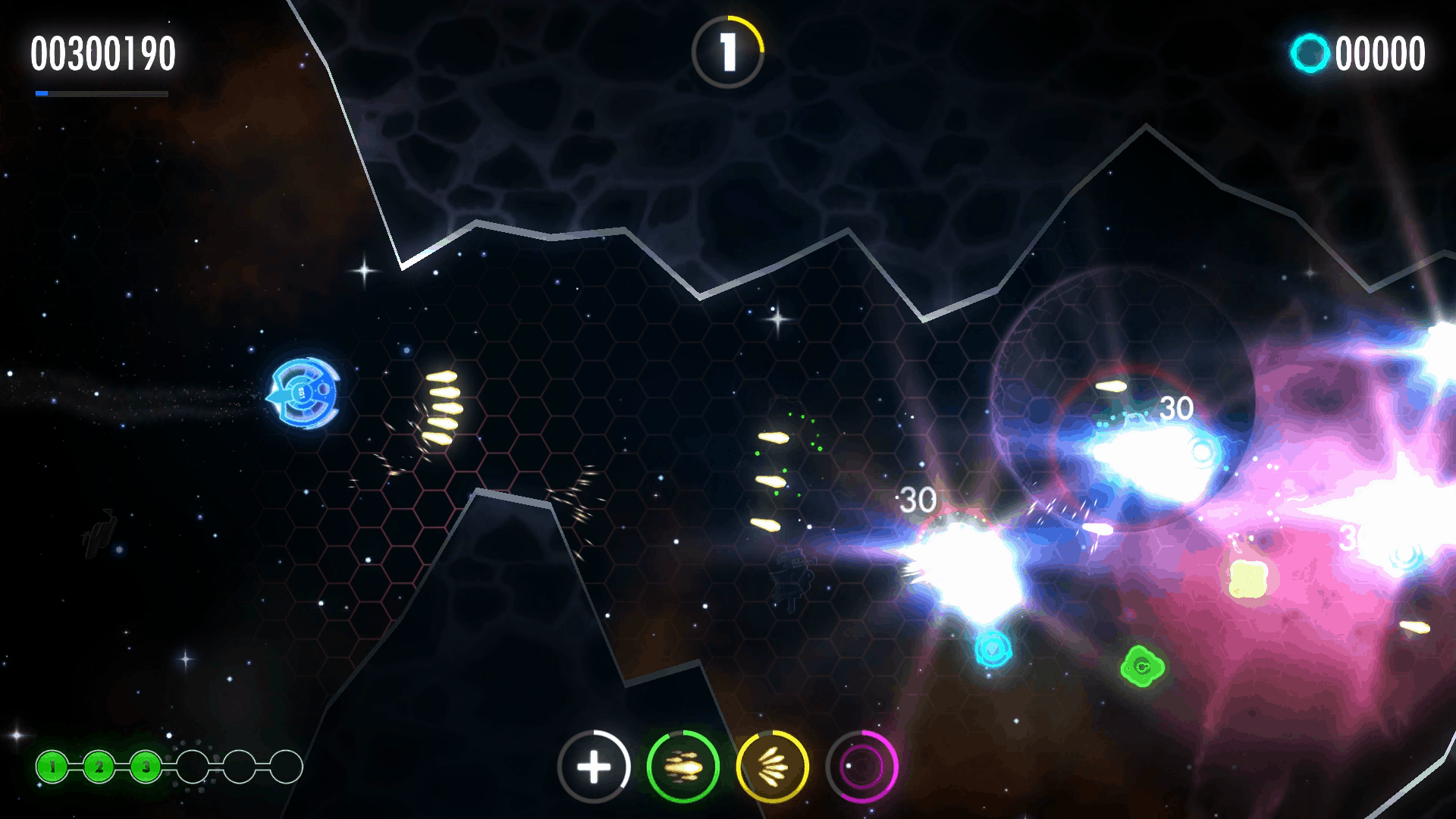The image size is (1456, 819).
Task: Select the green stage node numbered 2
Action: click(99, 767)
